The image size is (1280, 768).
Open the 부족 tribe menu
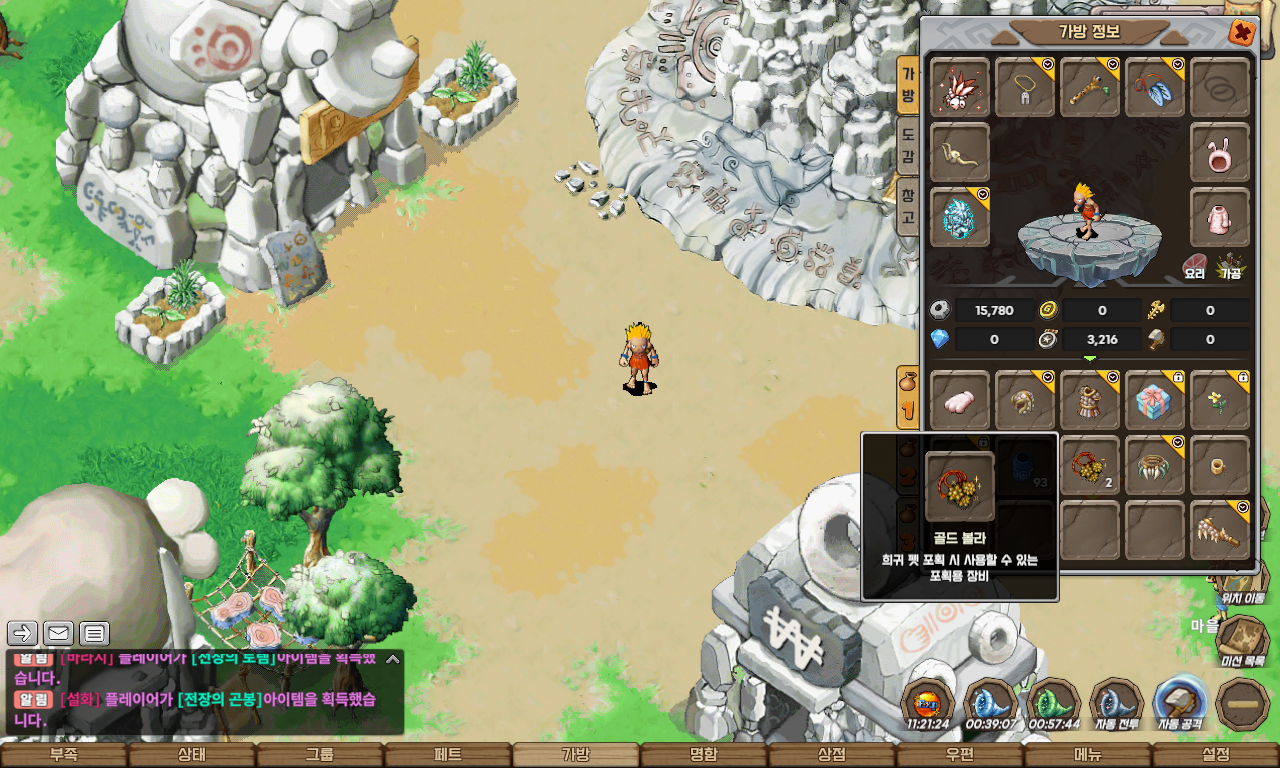(x=64, y=755)
